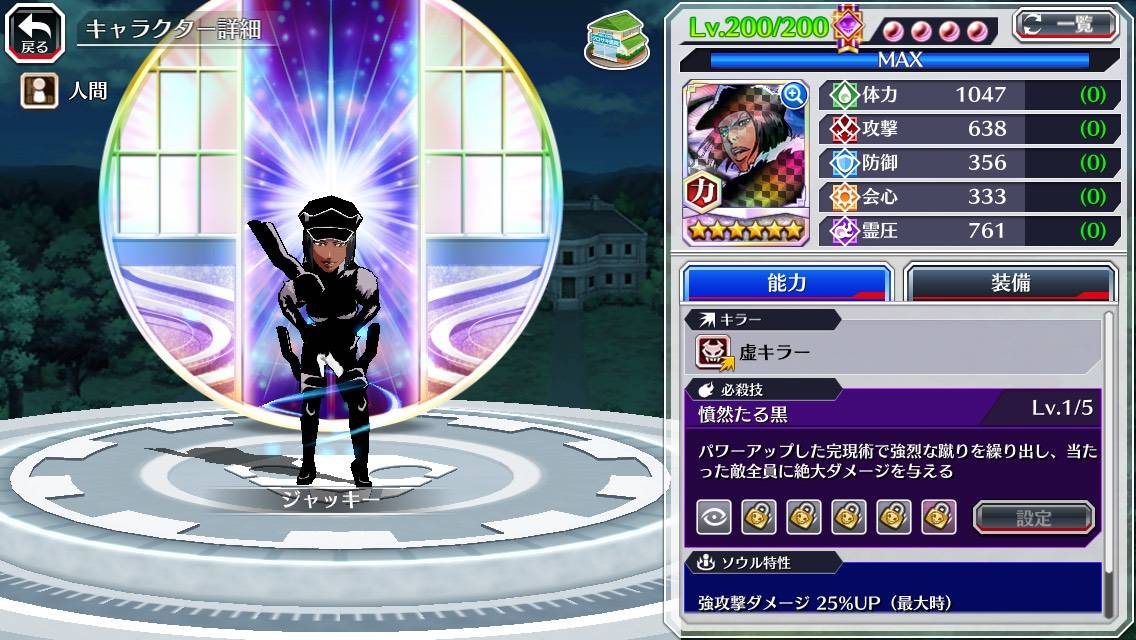
Task: Switch to the 能力 tab
Action: pos(786,283)
